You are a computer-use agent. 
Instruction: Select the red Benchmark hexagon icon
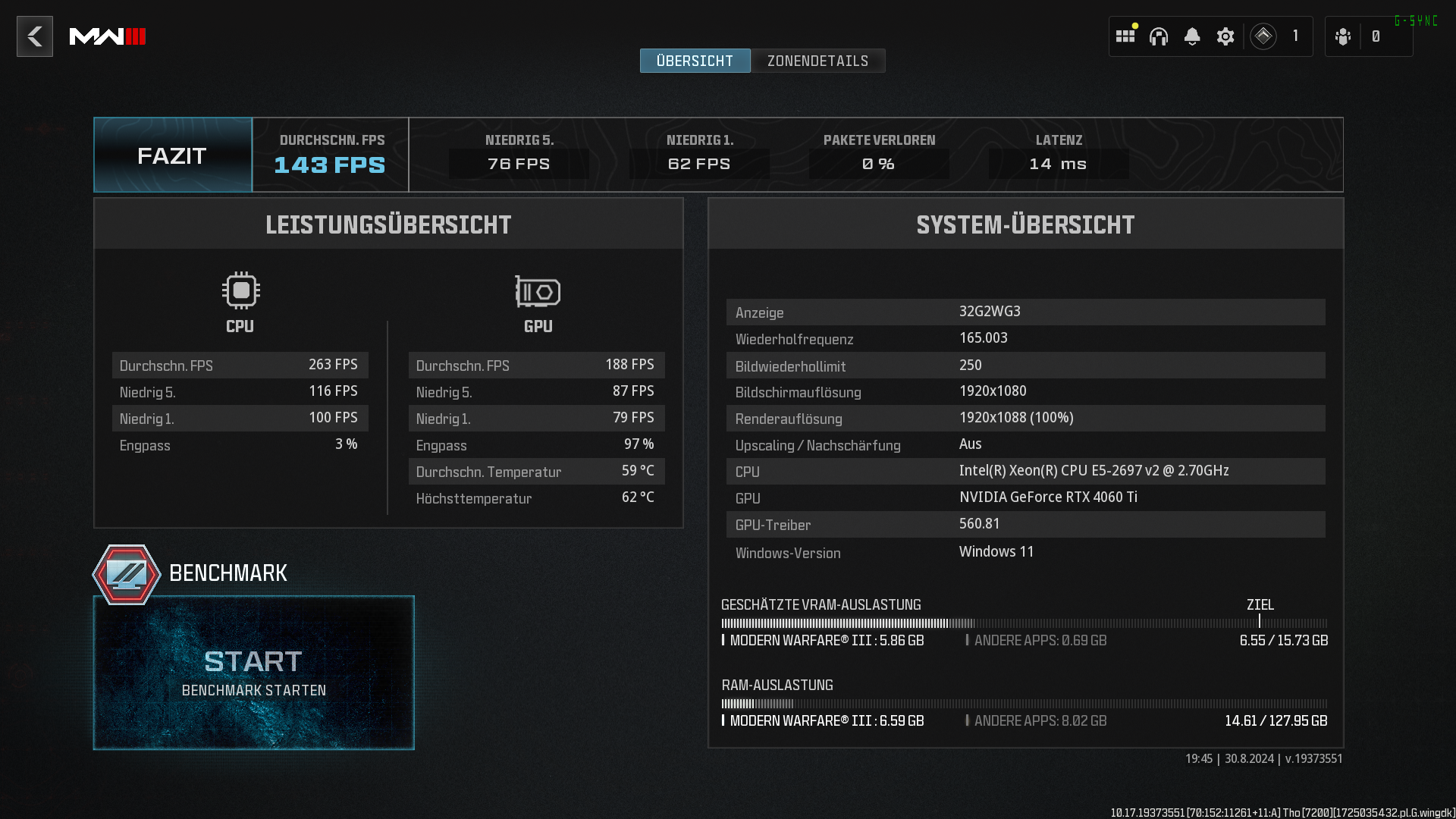click(126, 574)
